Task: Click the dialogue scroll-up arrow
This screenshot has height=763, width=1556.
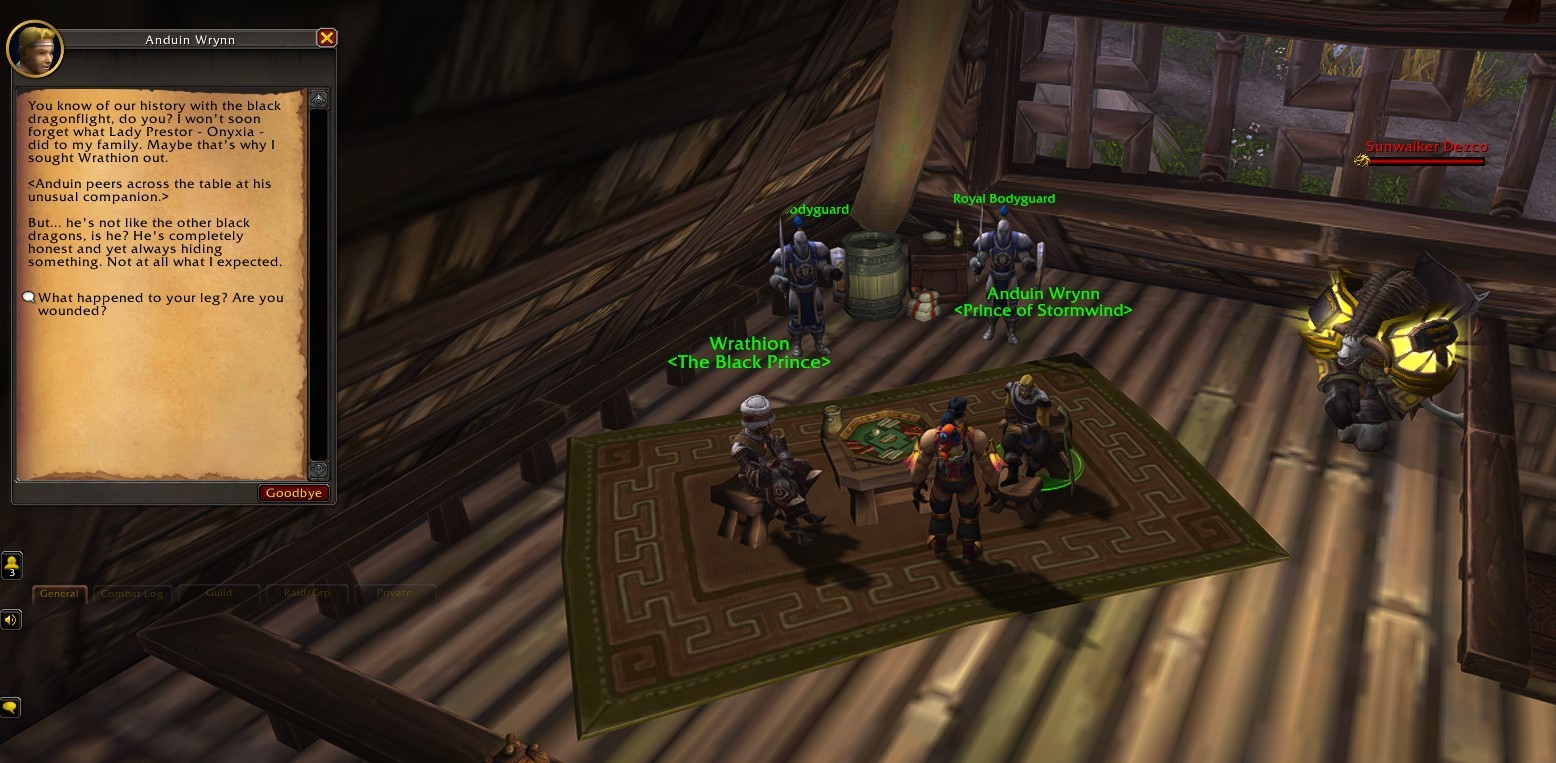Action: click(x=318, y=99)
